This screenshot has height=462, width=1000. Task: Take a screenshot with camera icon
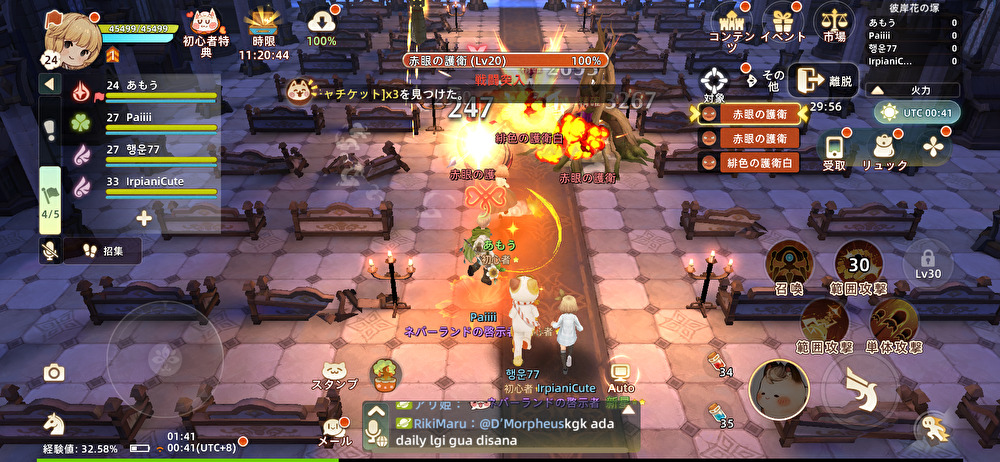click(x=54, y=373)
